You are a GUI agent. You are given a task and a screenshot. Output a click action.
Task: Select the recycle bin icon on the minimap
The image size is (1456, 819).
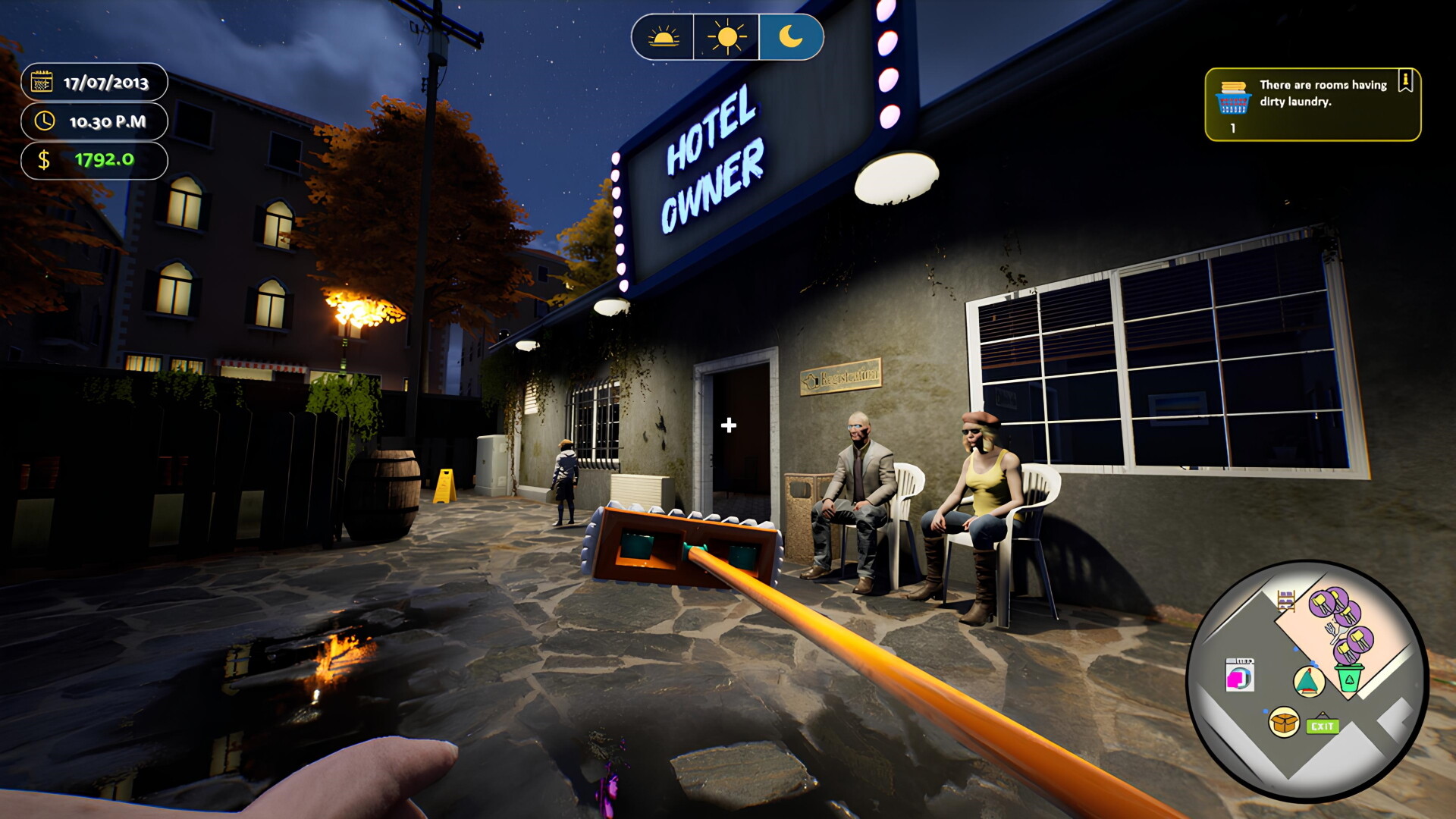click(x=1351, y=677)
